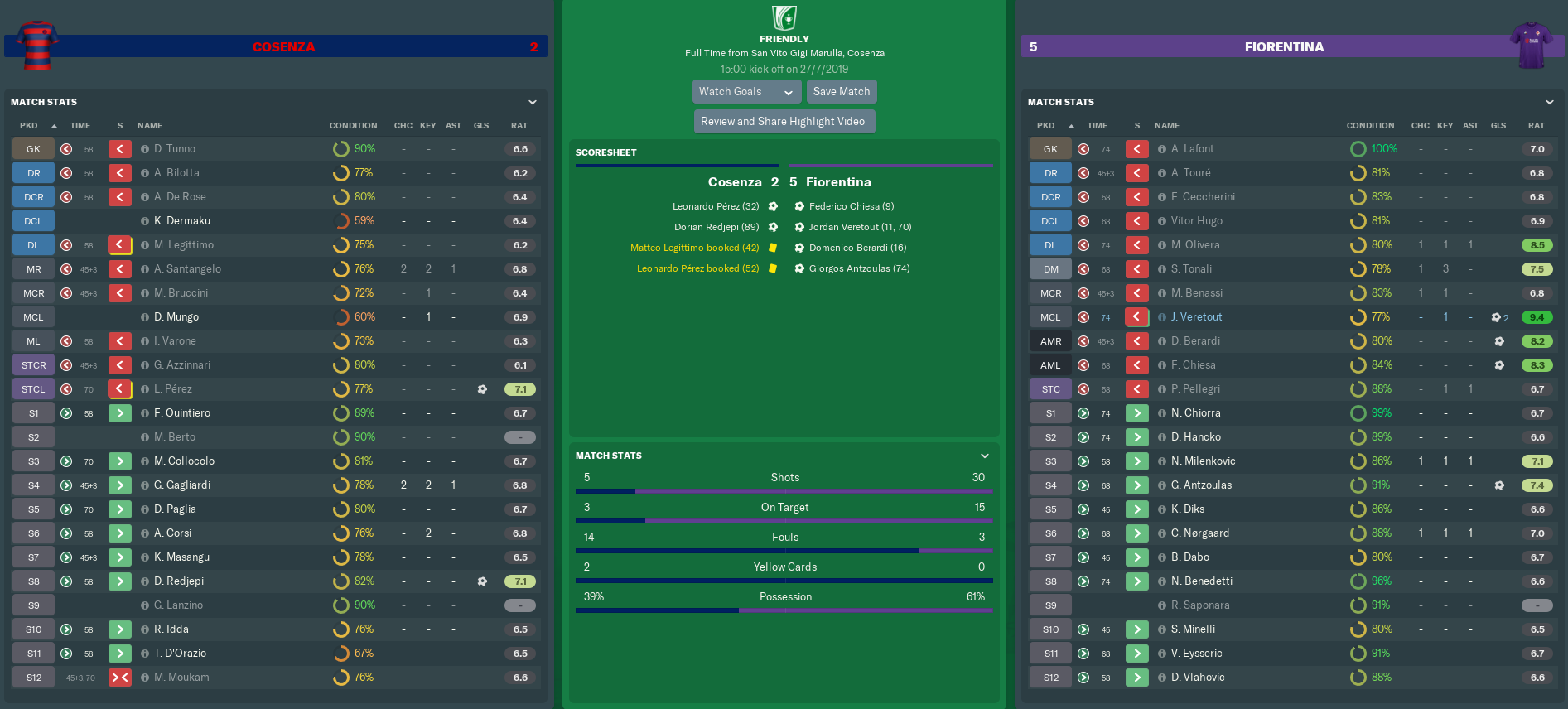The height and width of the screenshot is (709, 1568).
Task: Select J. Veretout in the Fiorentina list
Action: tap(1196, 317)
